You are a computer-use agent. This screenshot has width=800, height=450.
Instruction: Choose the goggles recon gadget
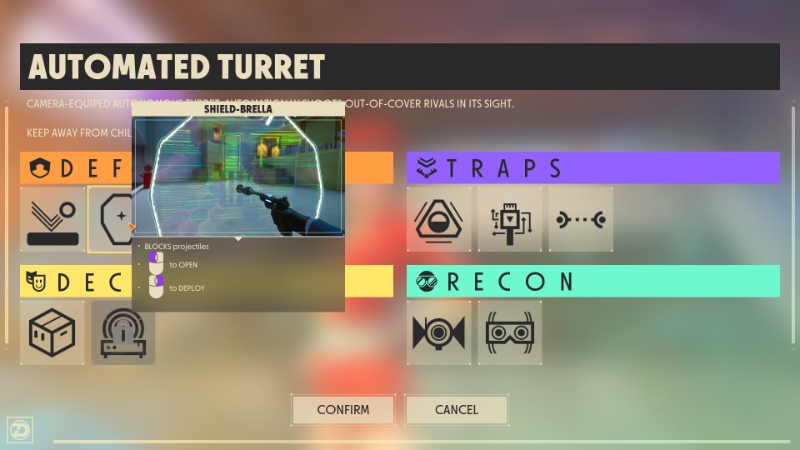click(x=509, y=332)
